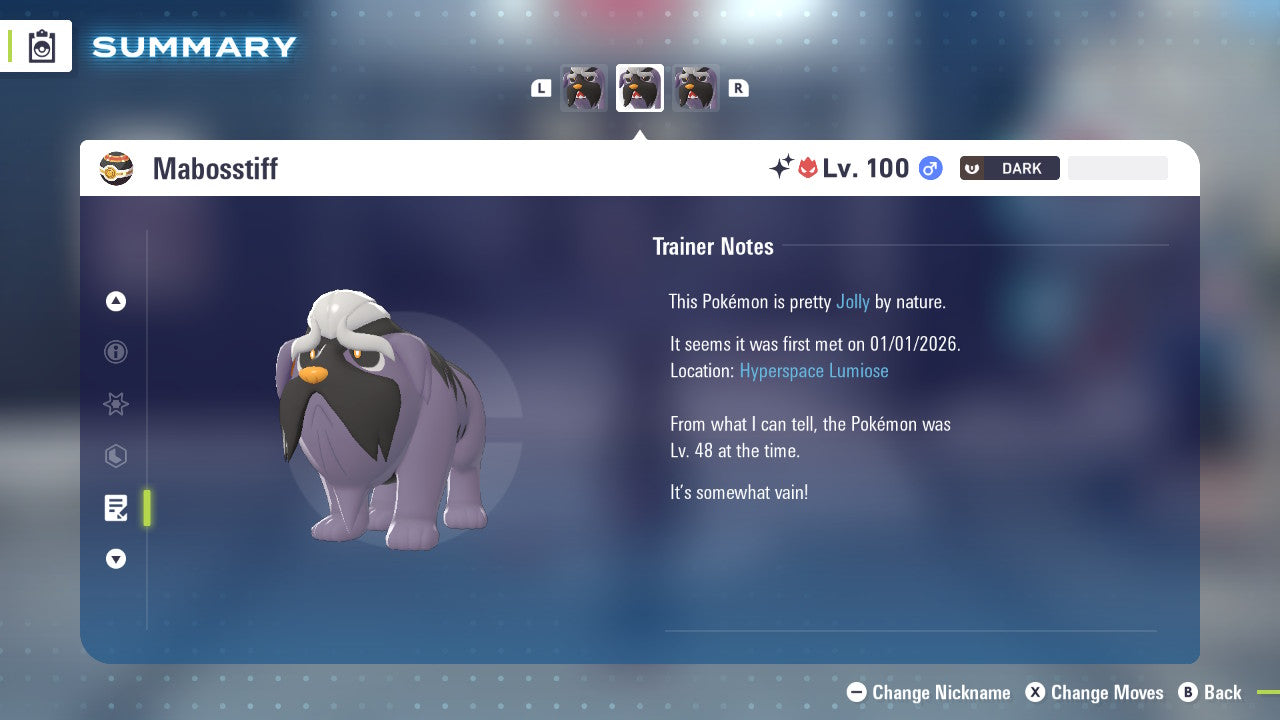Click the Luxury Ball icon beside Mabosstiff
This screenshot has width=1280, height=720.
117,168
